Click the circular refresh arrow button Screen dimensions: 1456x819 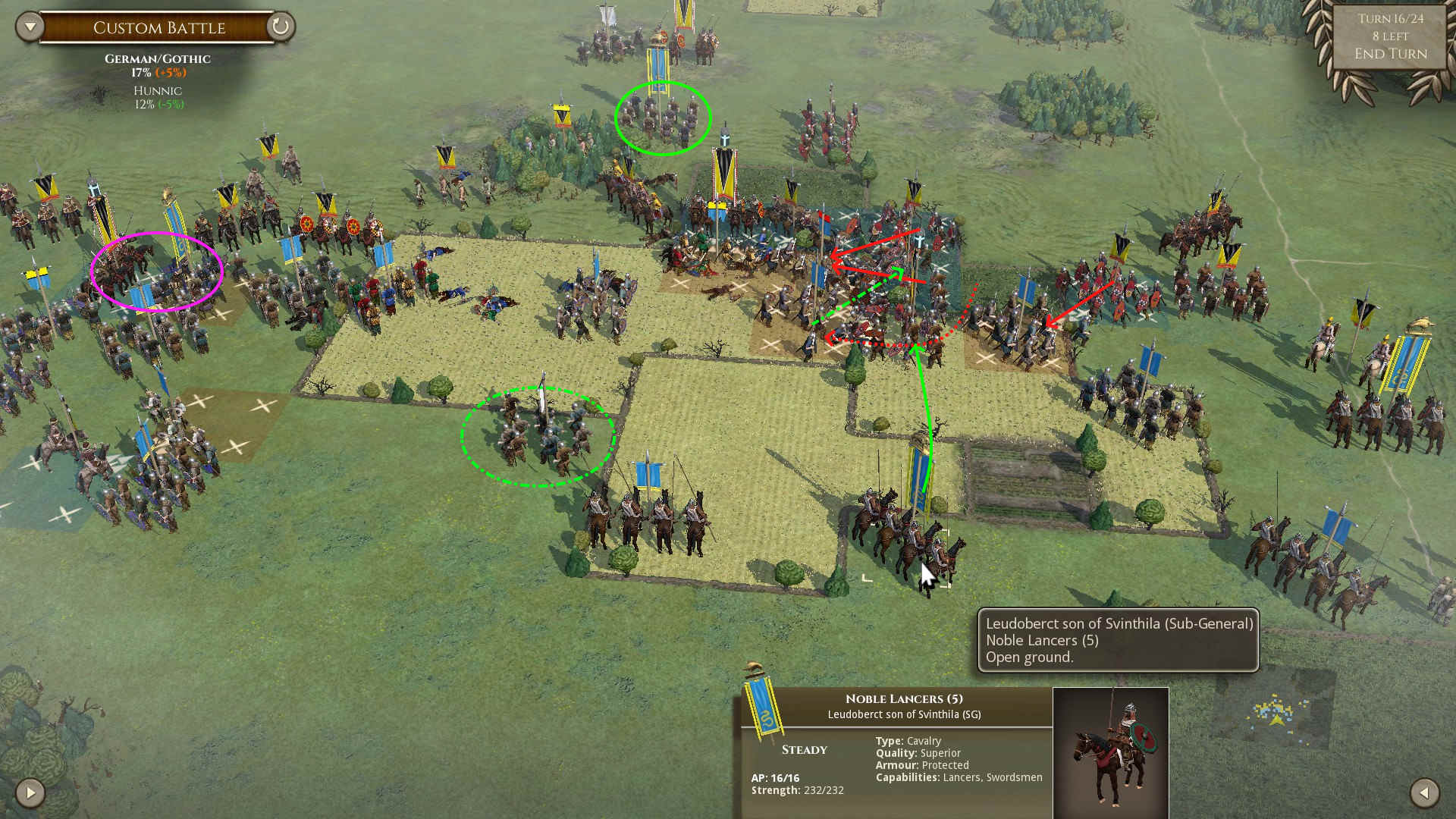[280, 27]
